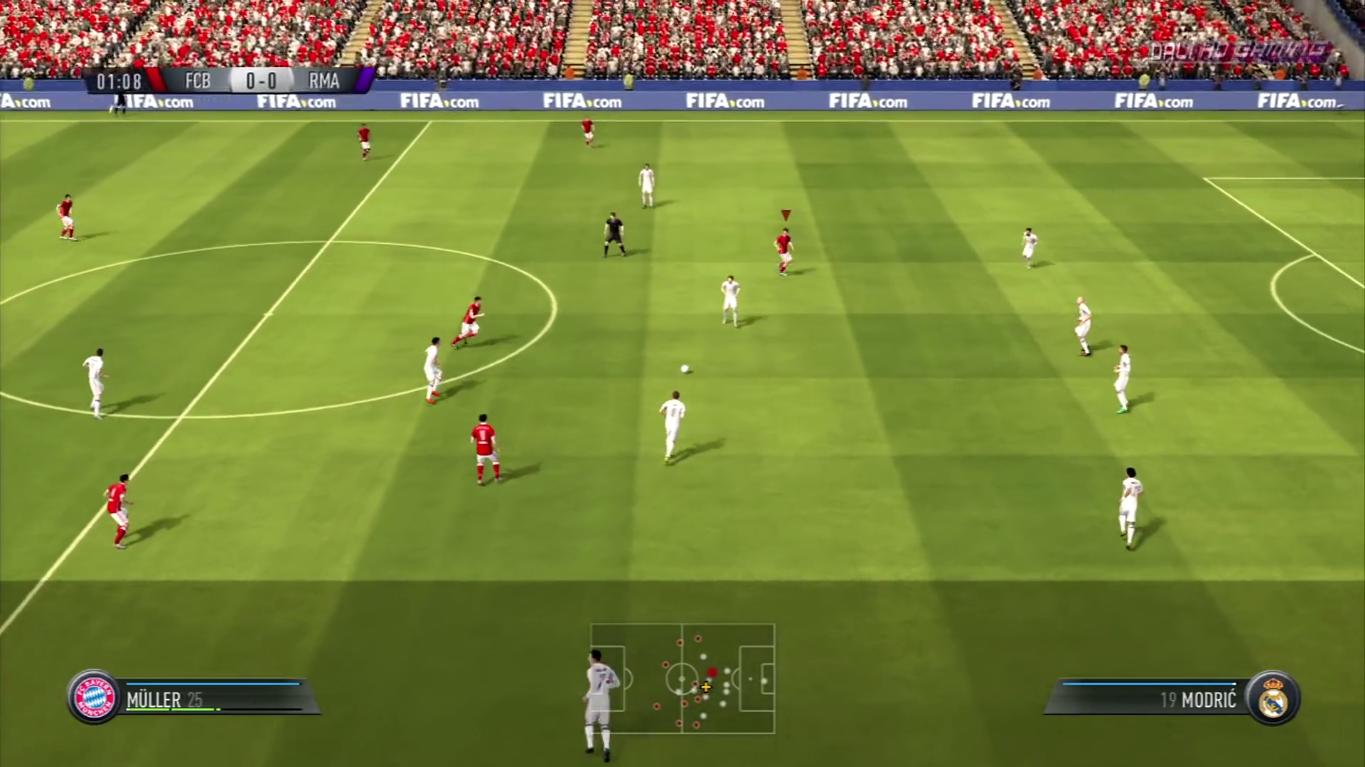
Task: Expand the 0-0 score display
Action: pos(261,82)
